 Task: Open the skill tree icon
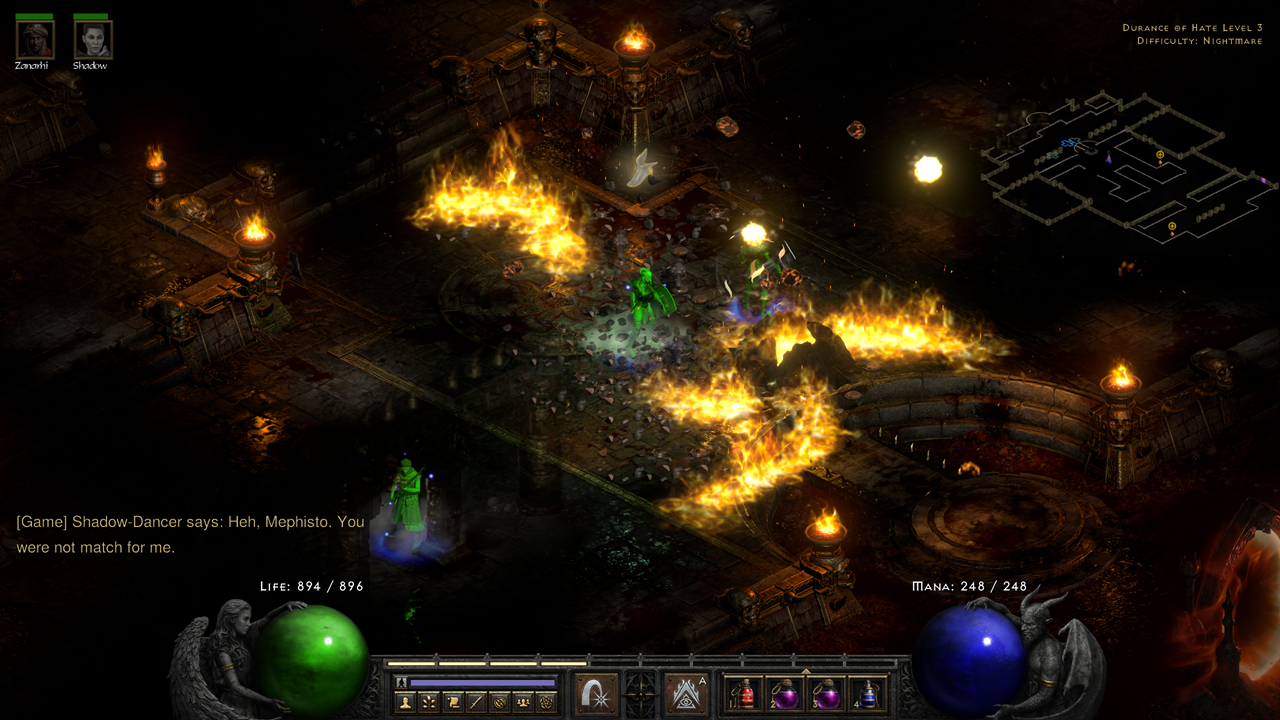[428, 702]
